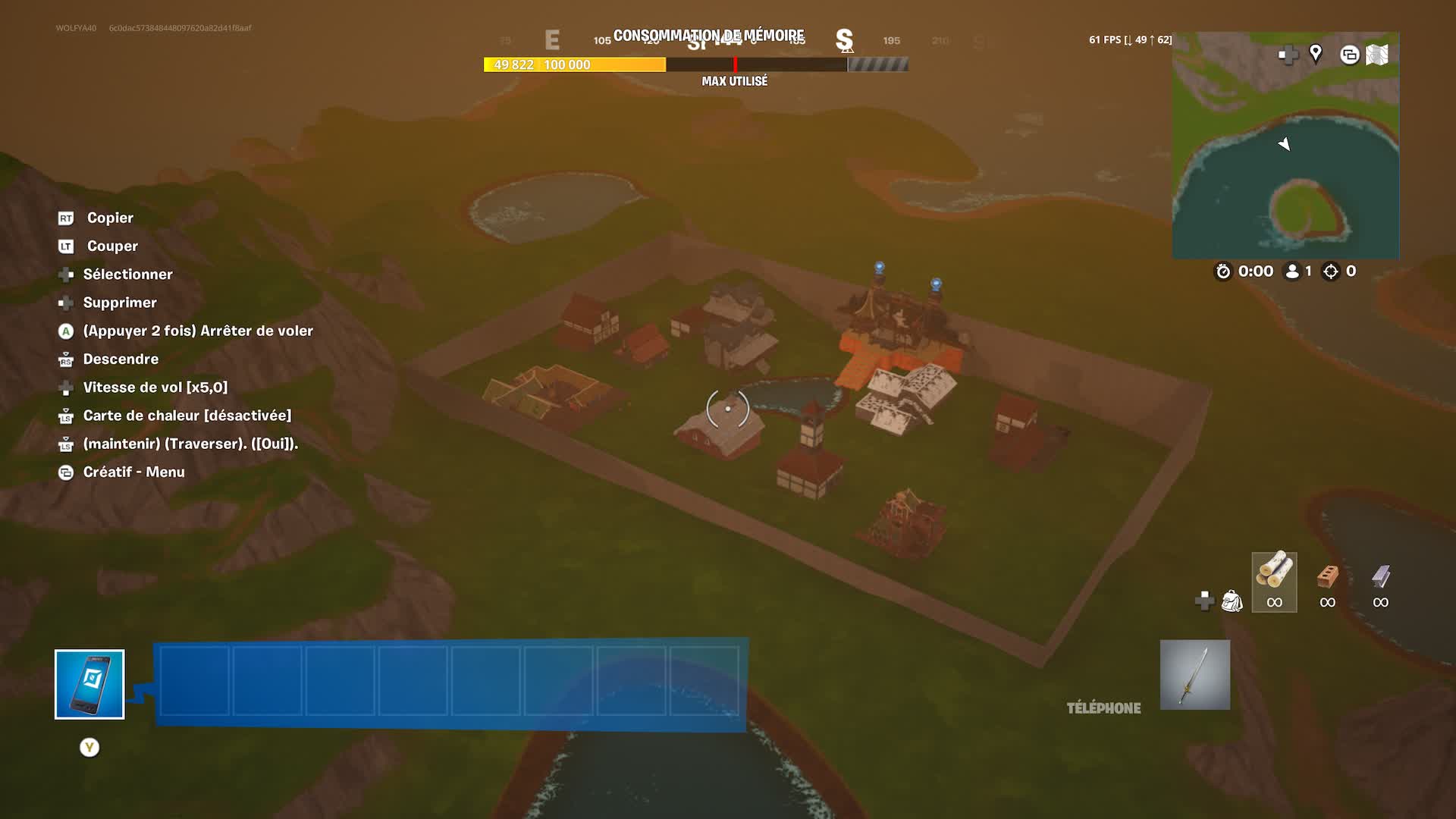
Task: Click the Couper command
Action: point(112,246)
